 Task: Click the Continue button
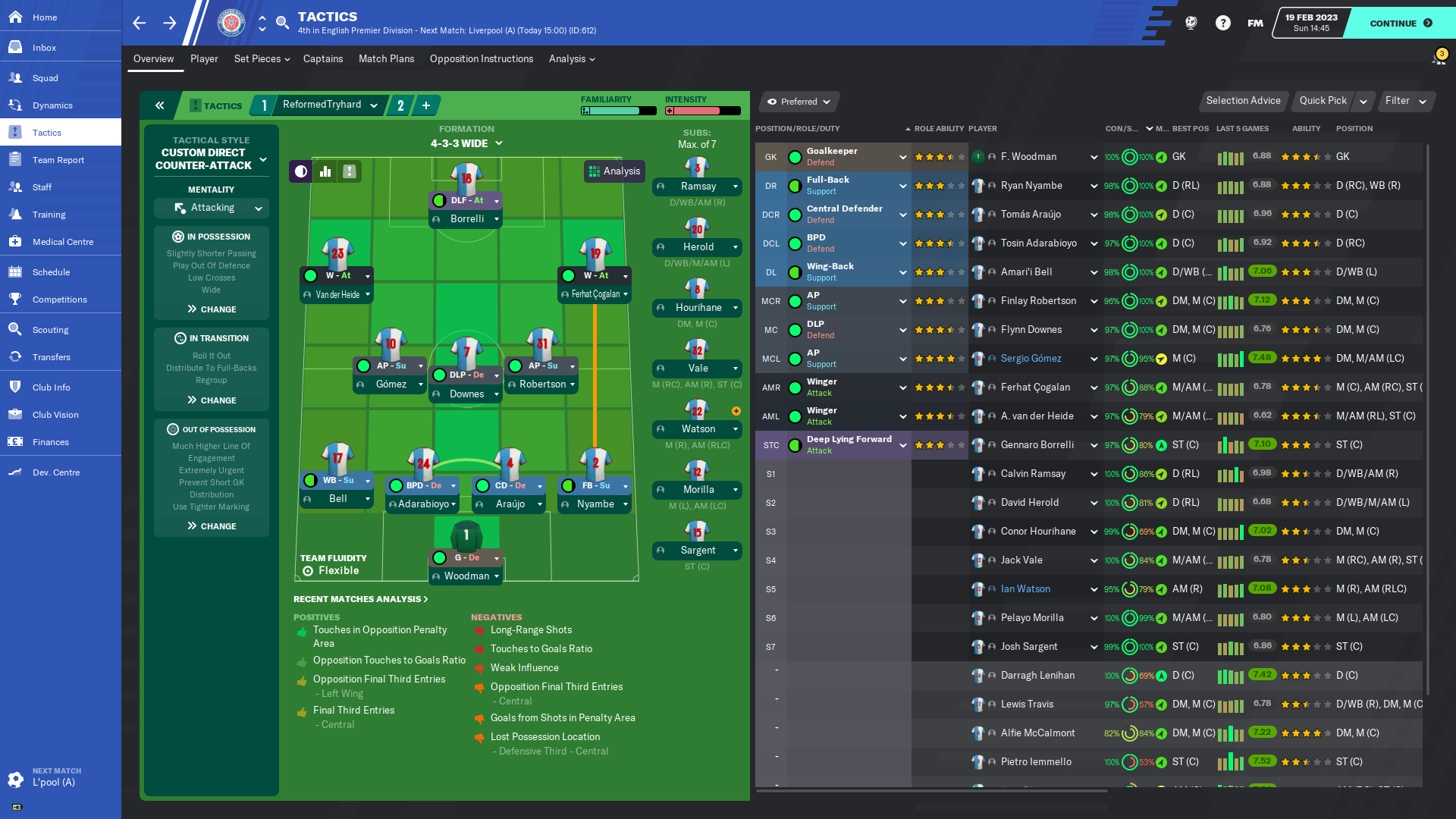[x=1400, y=23]
